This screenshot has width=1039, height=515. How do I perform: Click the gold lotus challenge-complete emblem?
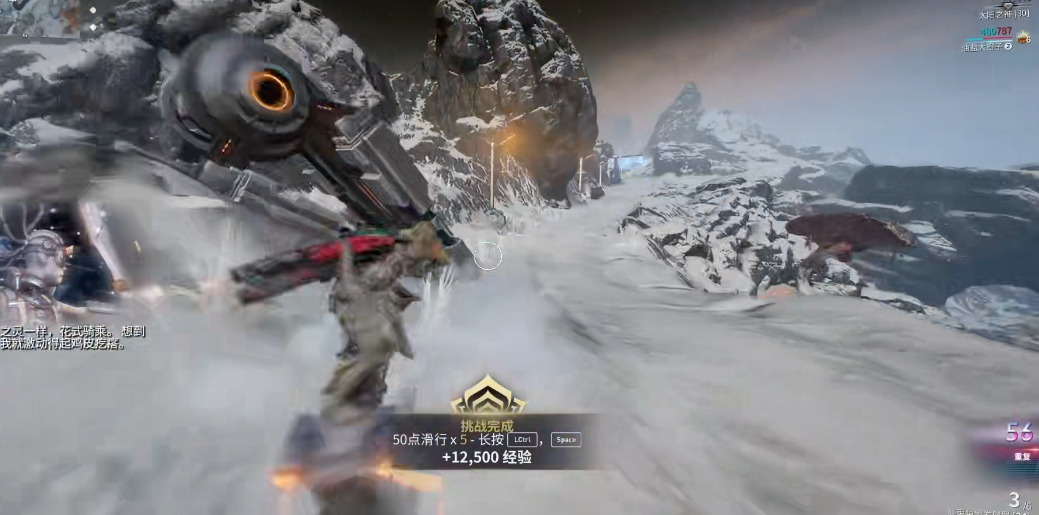tap(487, 397)
